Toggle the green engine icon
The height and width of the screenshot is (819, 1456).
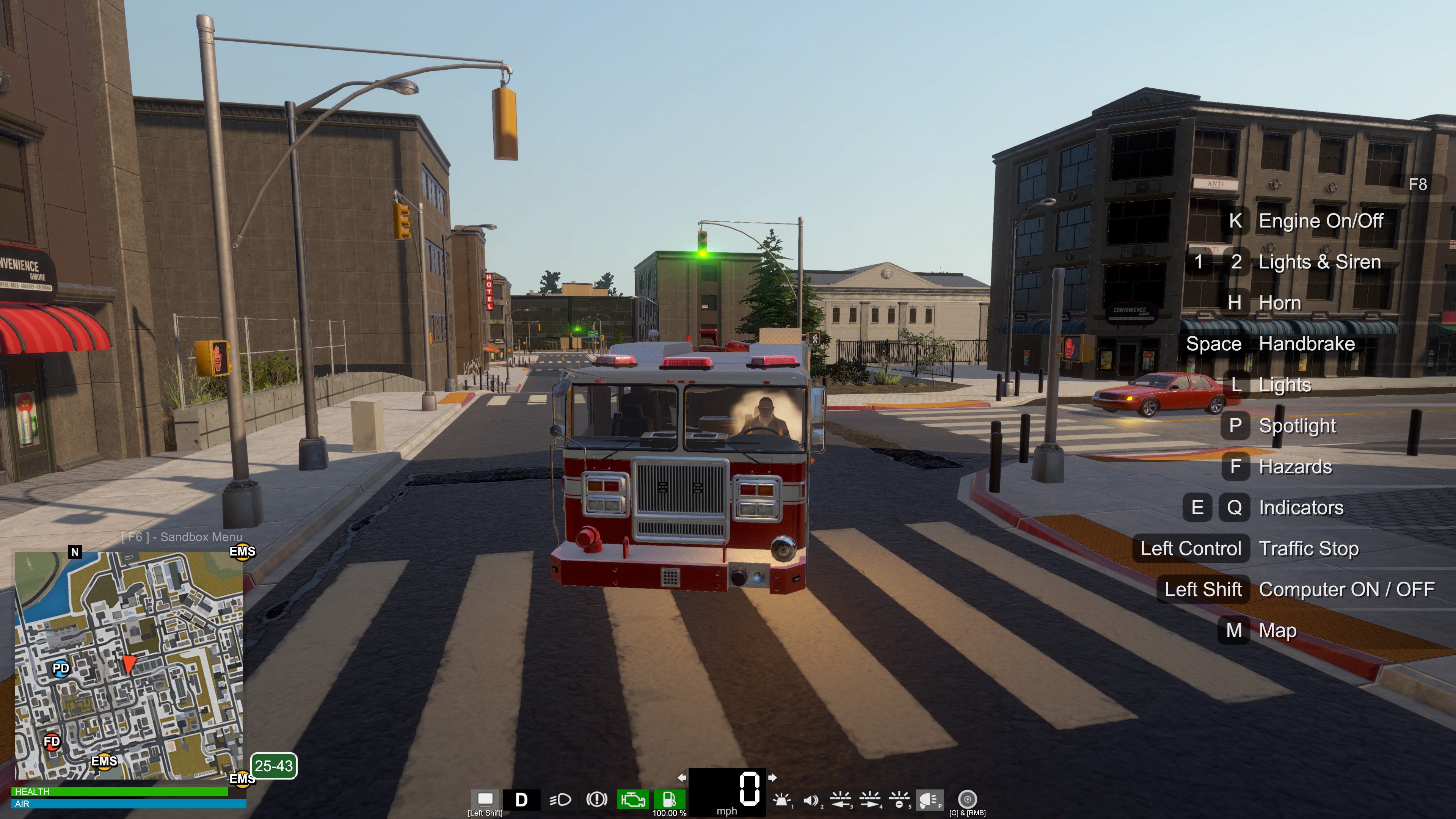coord(632,800)
